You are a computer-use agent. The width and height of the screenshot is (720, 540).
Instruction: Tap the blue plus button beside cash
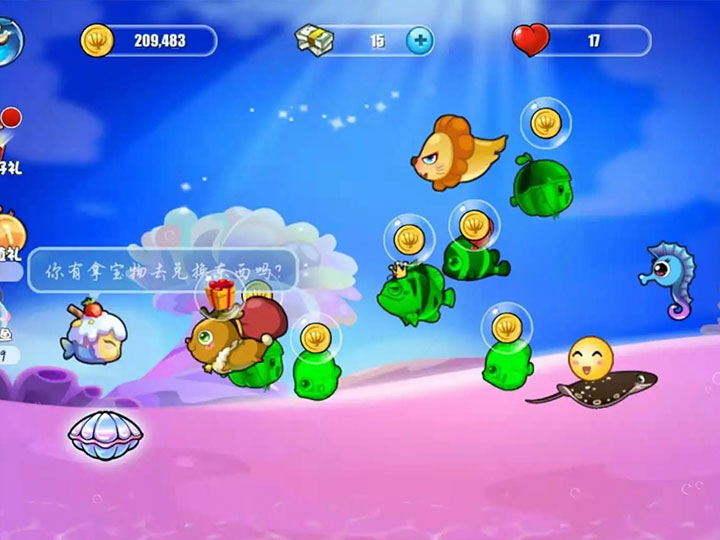(421, 41)
